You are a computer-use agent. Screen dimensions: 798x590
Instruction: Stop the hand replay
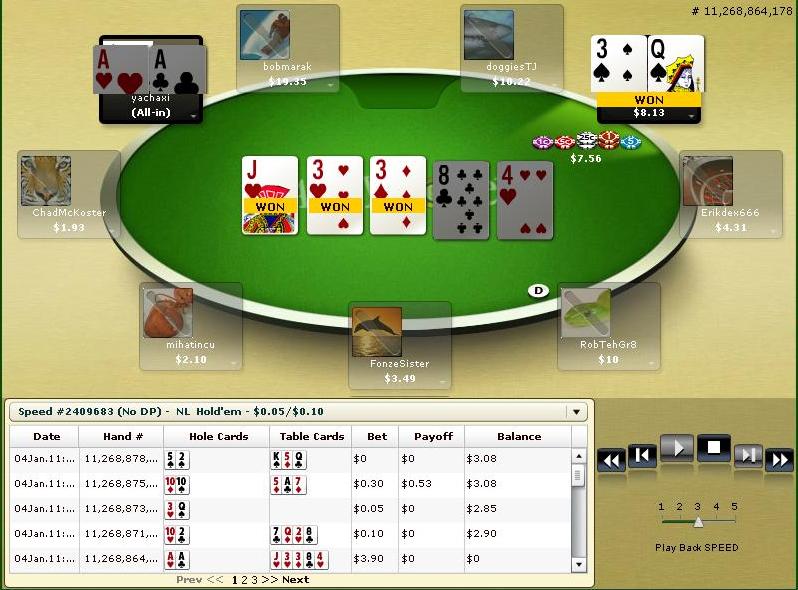click(x=713, y=449)
